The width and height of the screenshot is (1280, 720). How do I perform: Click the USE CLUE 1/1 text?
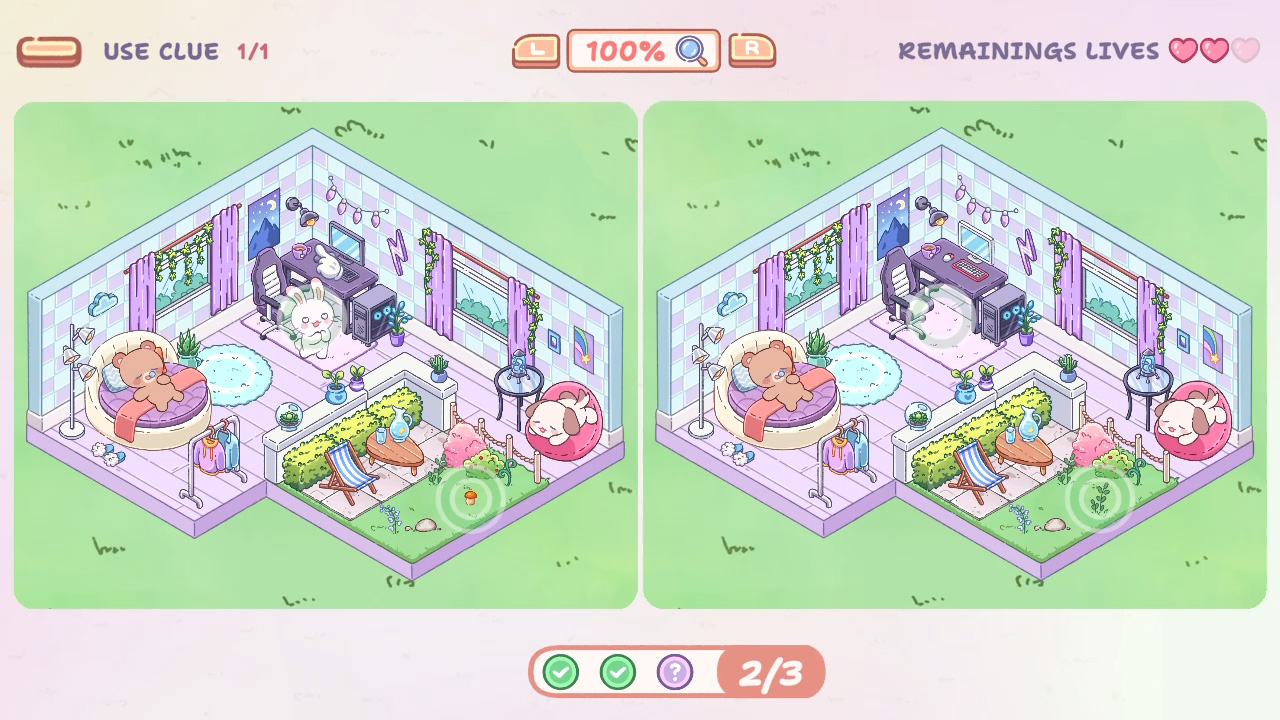185,51
